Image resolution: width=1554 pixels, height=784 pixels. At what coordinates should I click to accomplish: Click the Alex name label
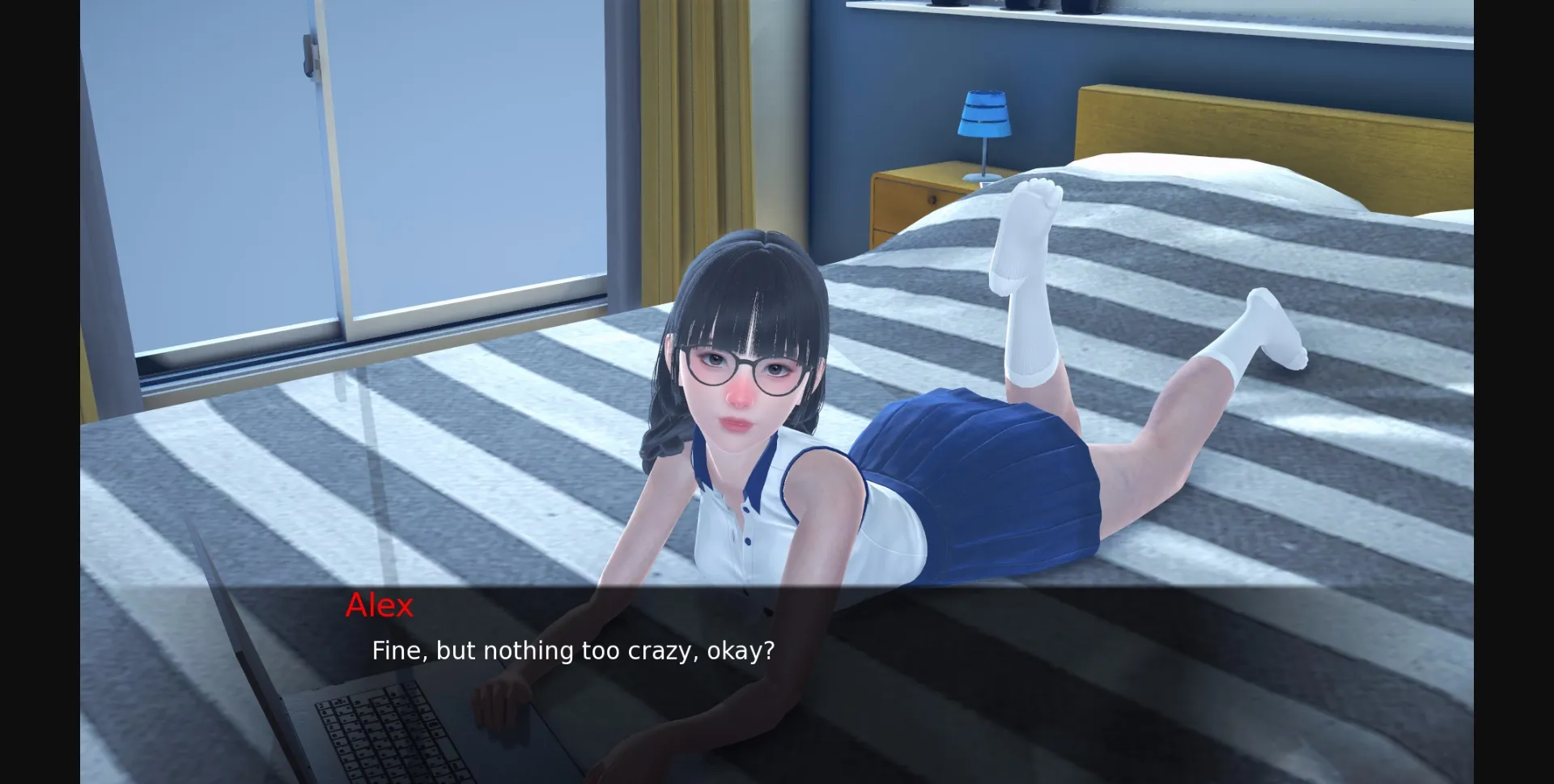[380, 606]
